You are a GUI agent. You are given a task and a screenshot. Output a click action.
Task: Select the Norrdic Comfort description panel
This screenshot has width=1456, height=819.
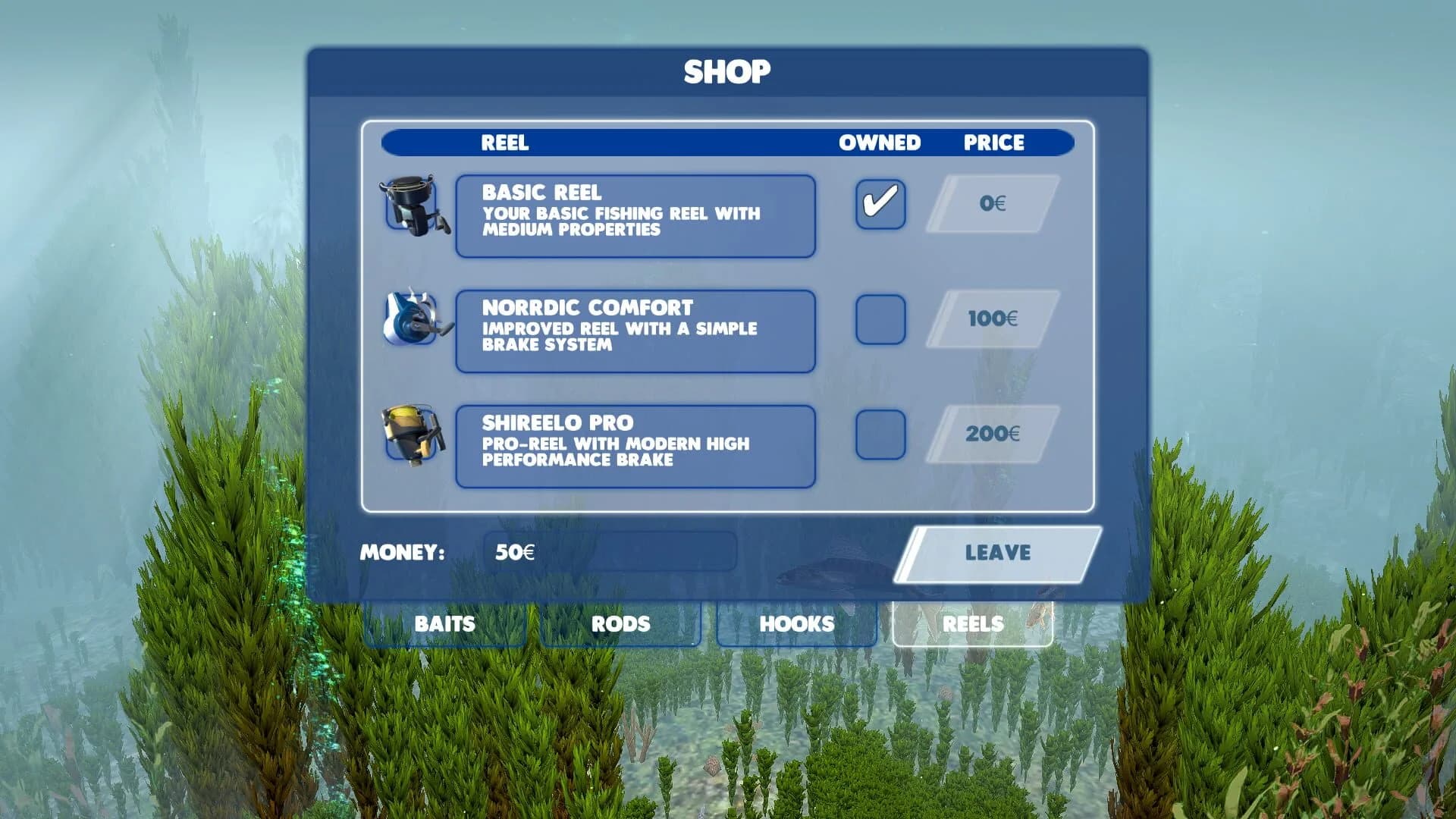(635, 330)
